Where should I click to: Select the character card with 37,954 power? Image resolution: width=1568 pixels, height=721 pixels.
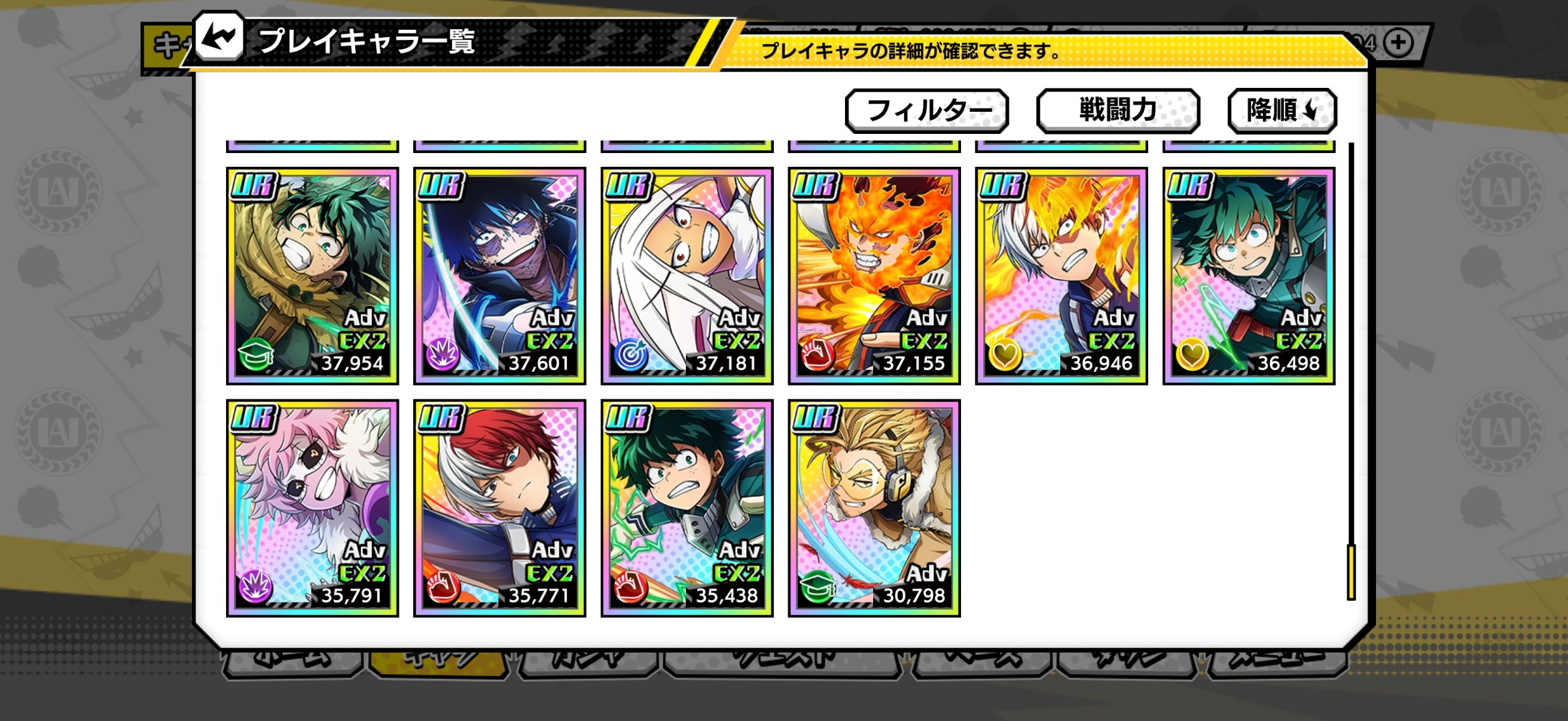(312, 276)
